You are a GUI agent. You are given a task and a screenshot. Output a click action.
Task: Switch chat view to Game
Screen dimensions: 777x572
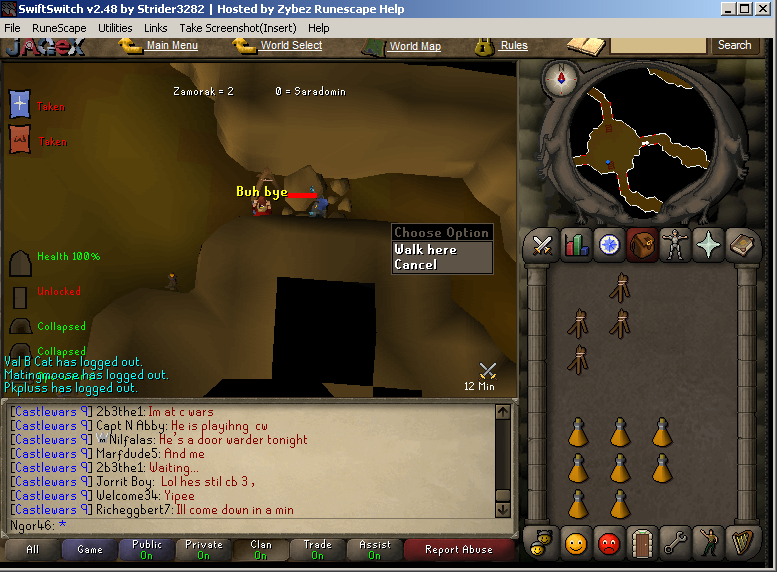tap(90, 549)
